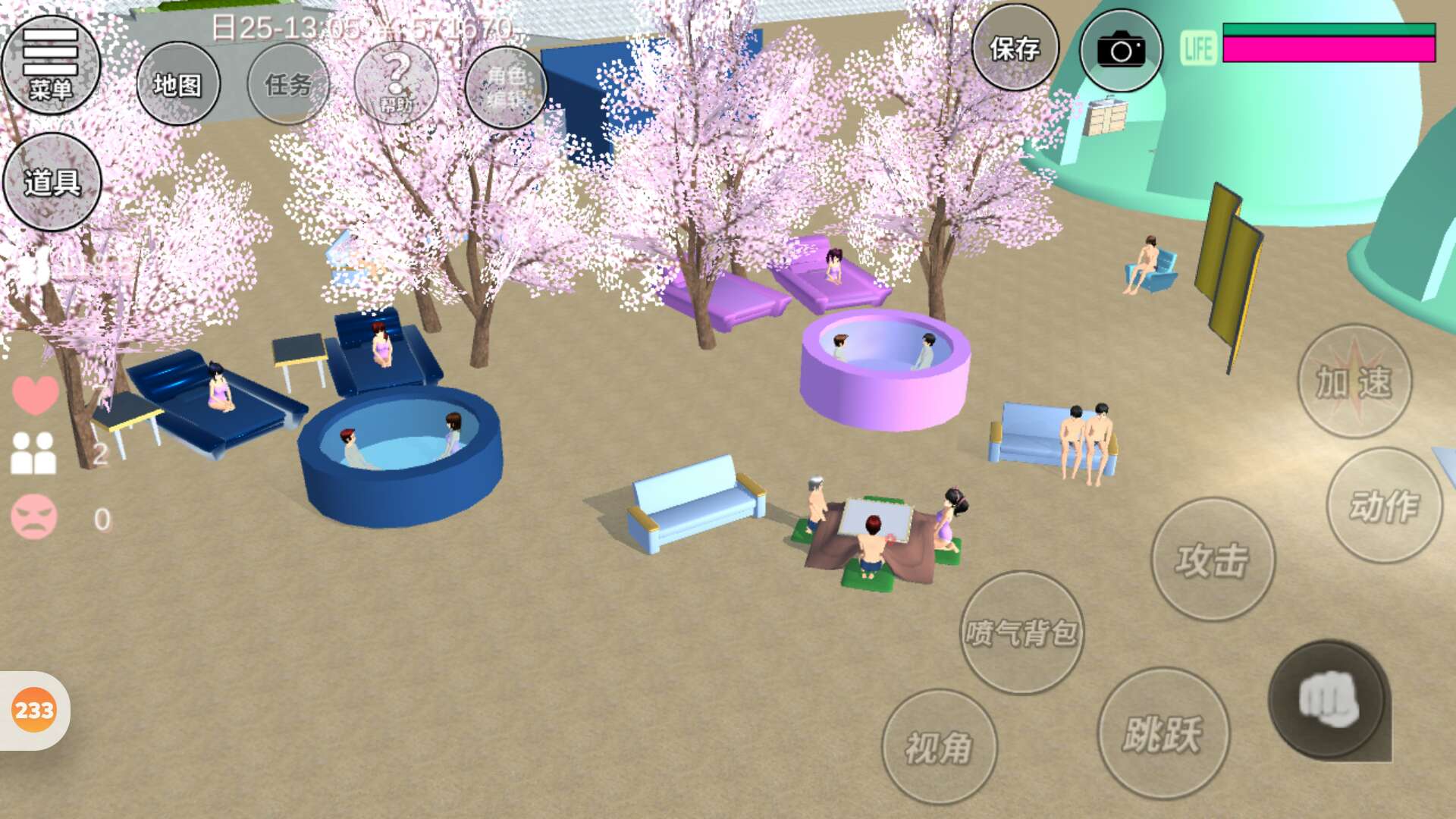
Task: Open the 帮助 help button
Action: click(x=396, y=84)
